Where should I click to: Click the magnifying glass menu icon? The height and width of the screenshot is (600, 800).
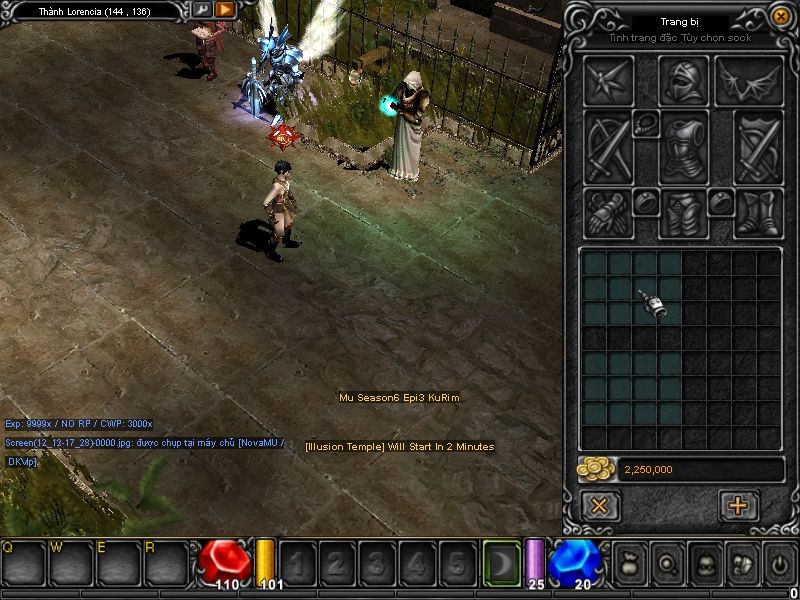point(667,564)
